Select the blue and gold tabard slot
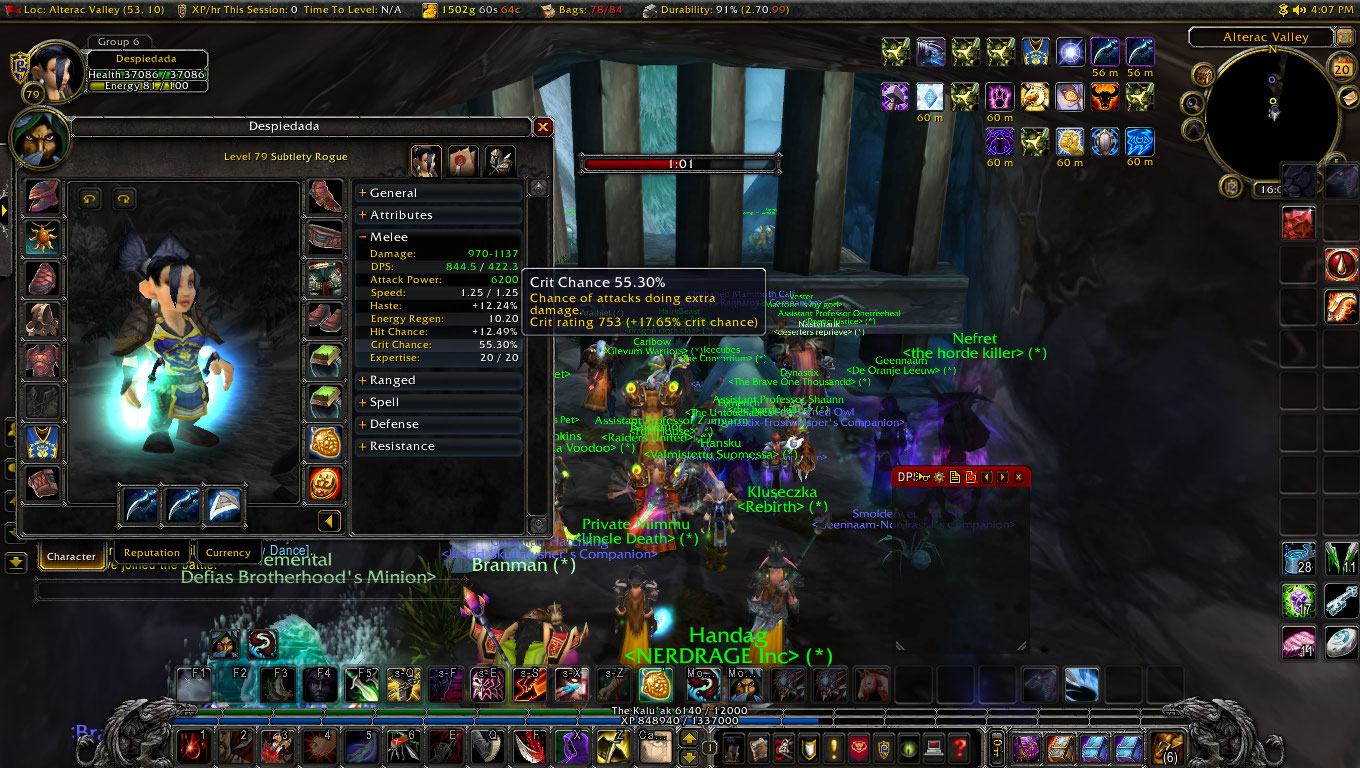Viewport: 1360px width, 768px height. pos(43,442)
